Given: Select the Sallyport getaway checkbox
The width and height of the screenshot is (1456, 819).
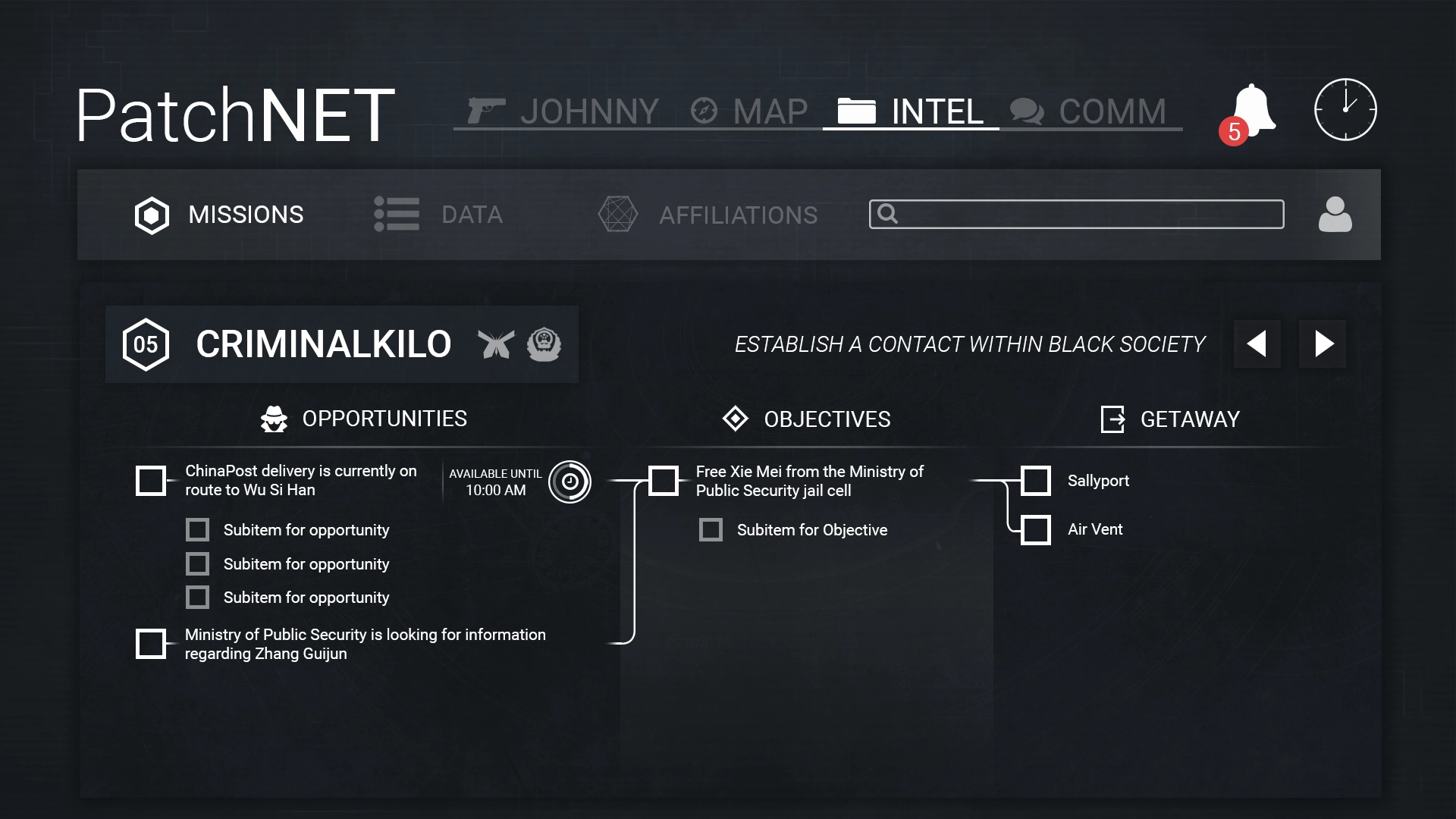Looking at the screenshot, I should click(x=1036, y=481).
